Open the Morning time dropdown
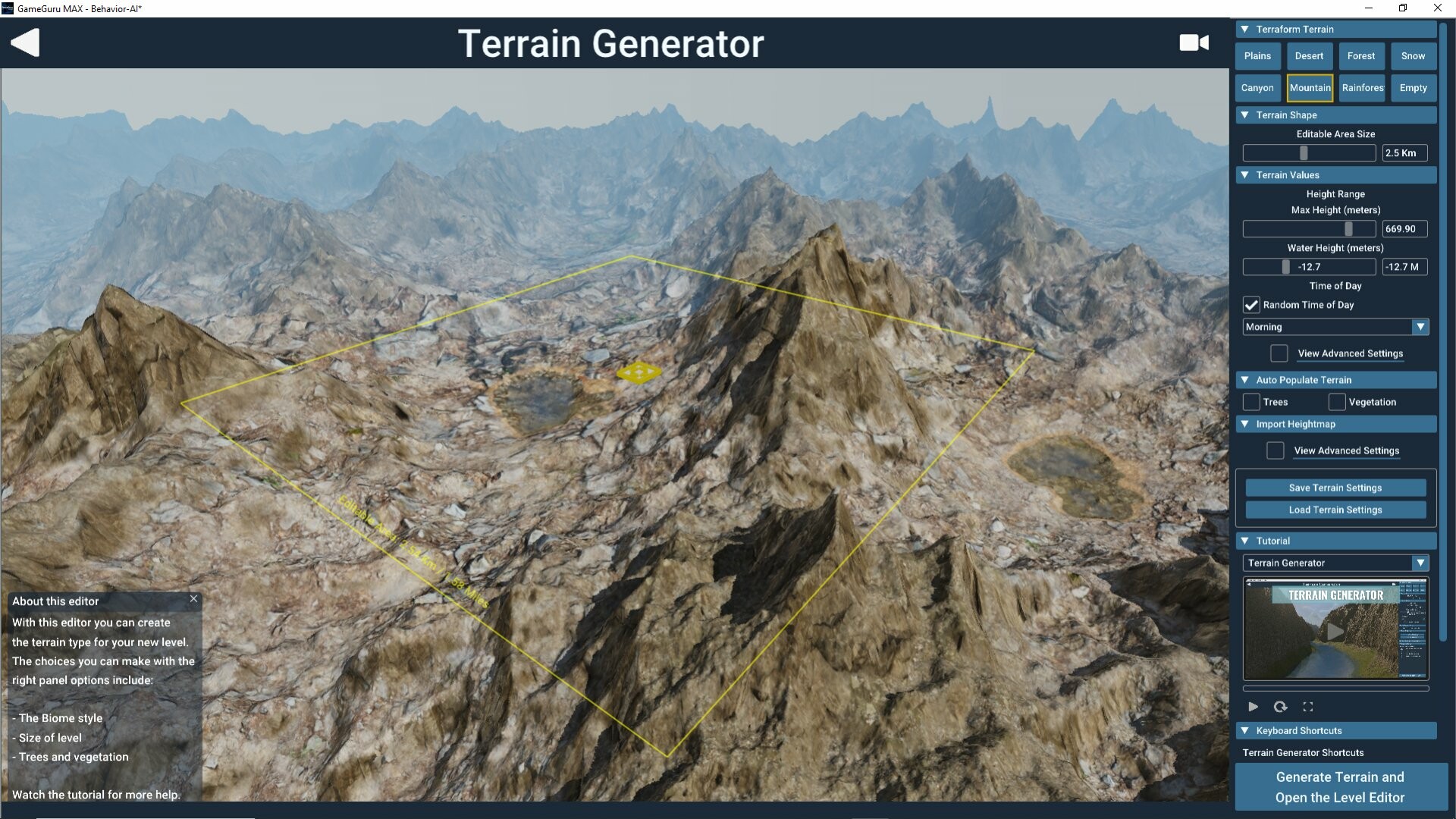1456x819 pixels. tap(1335, 327)
